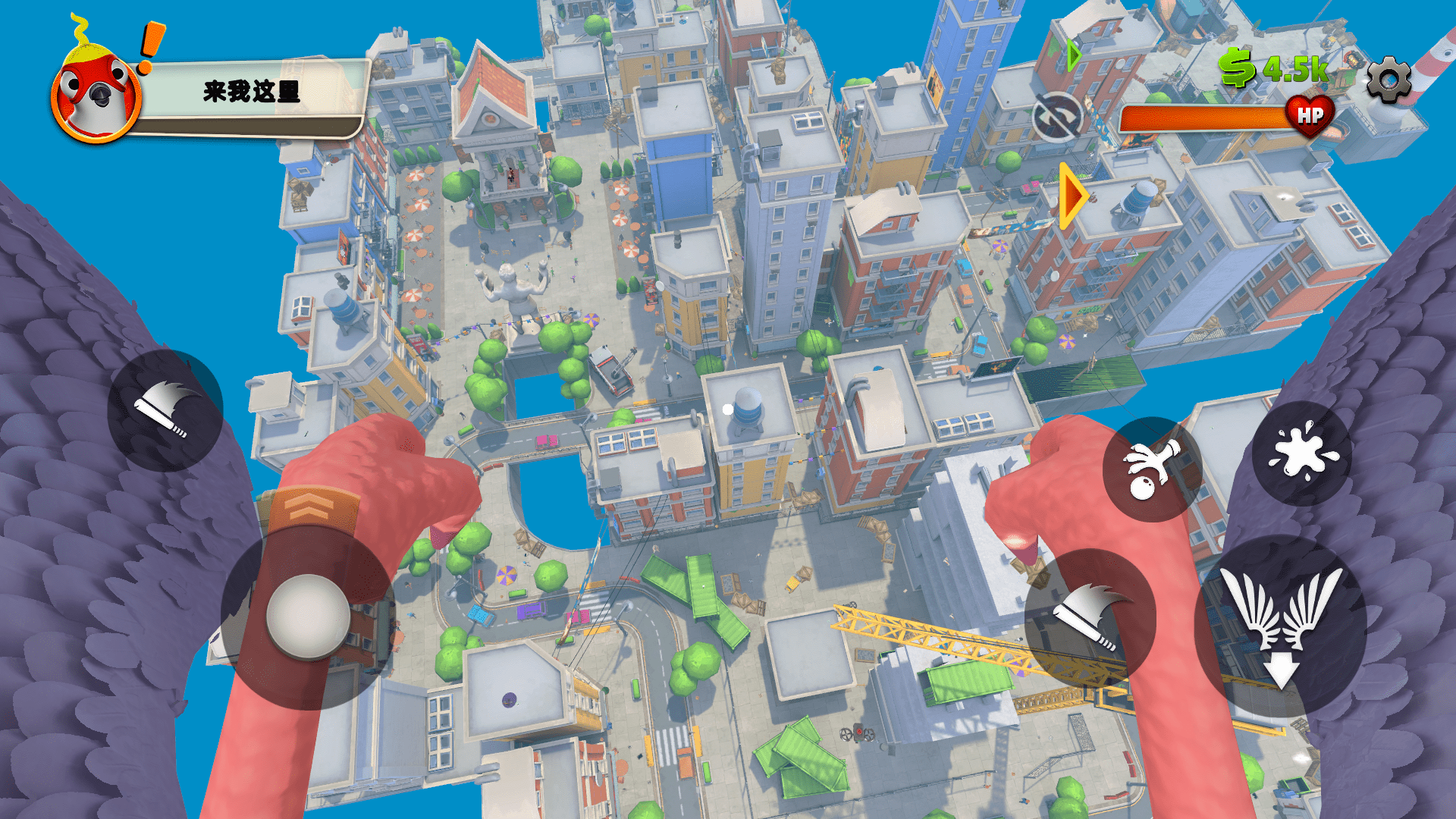Toggle the camera rotation icon
The image size is (1456, 819).
point(1056,118)
